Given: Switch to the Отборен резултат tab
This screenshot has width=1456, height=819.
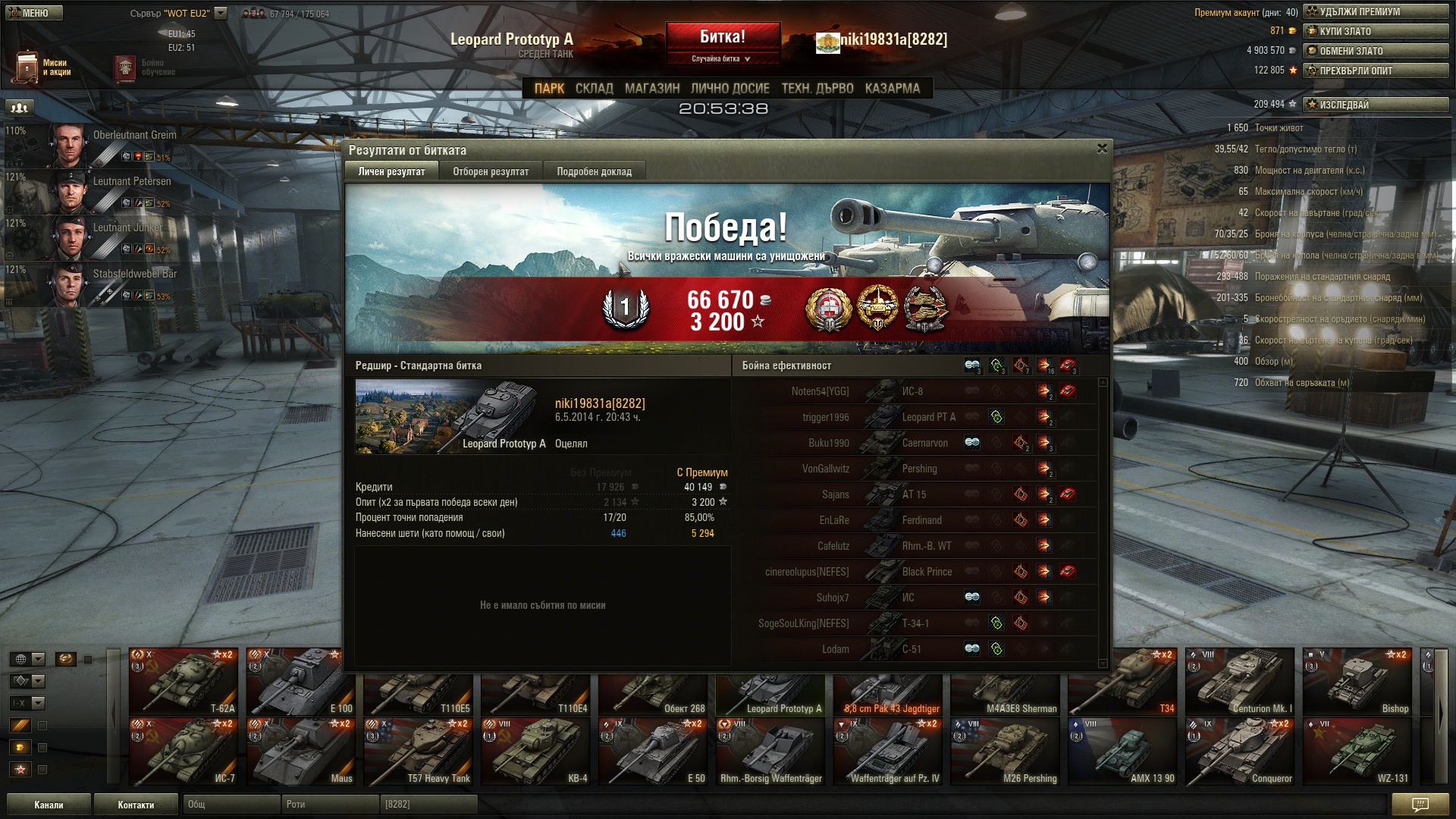Looking at the screenshot, I should click(491, 171).
